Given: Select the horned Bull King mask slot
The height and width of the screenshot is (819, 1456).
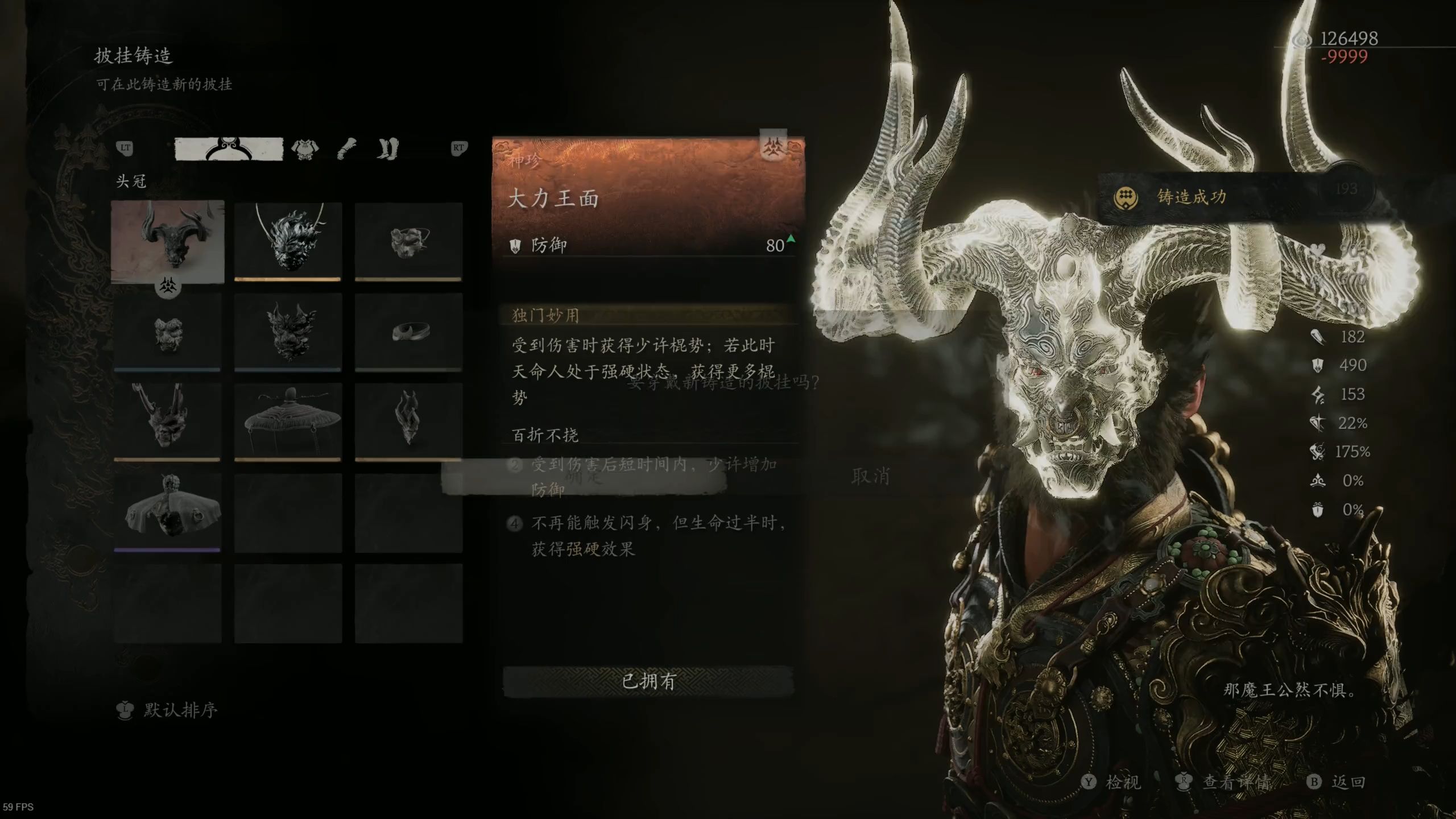Looking at the screenshot, I should point(168,241).
